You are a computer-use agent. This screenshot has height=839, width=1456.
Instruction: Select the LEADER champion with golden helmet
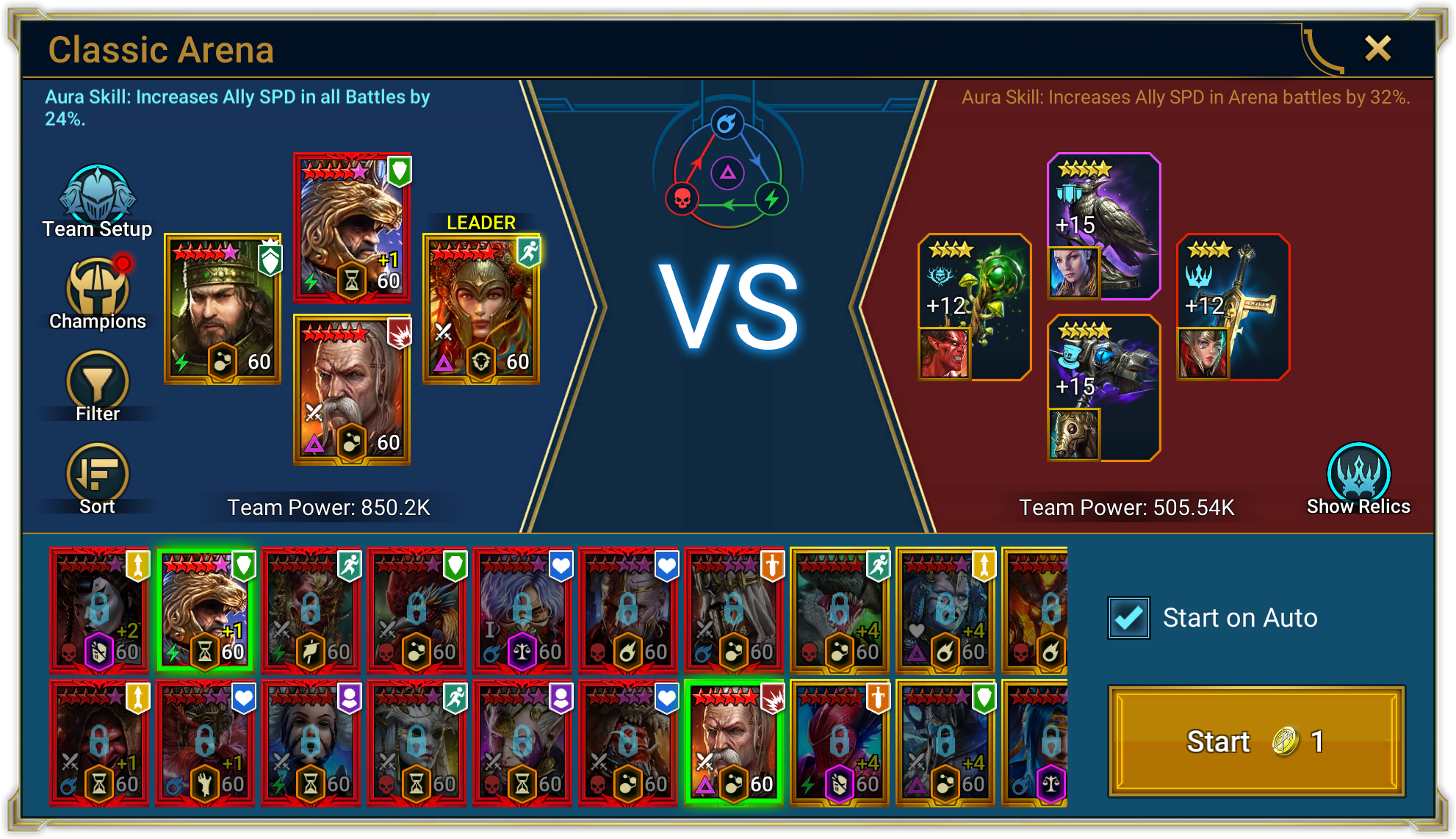pyautogui.click(x=481, y=309)
